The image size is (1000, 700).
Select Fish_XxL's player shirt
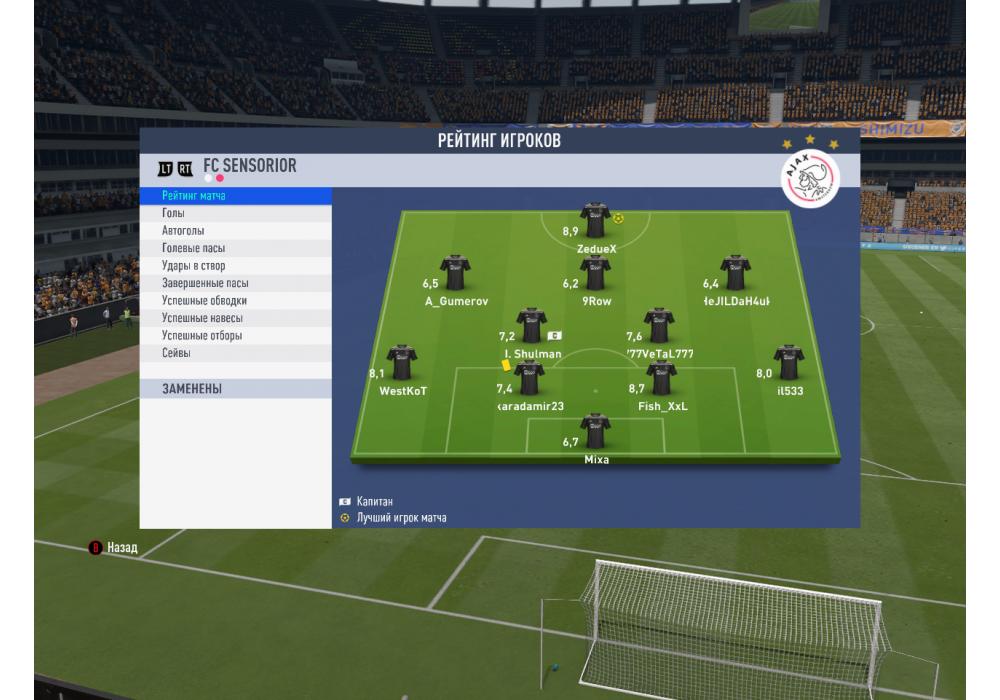click(662, 378)
